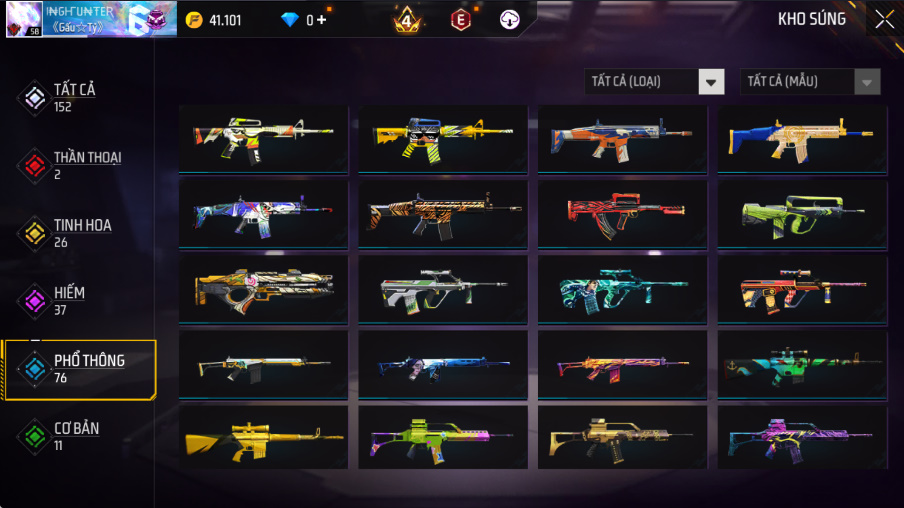The image size is (904, 508).
Task: Select the orange tiger-striped rifle skin
Action: (443, 214)
